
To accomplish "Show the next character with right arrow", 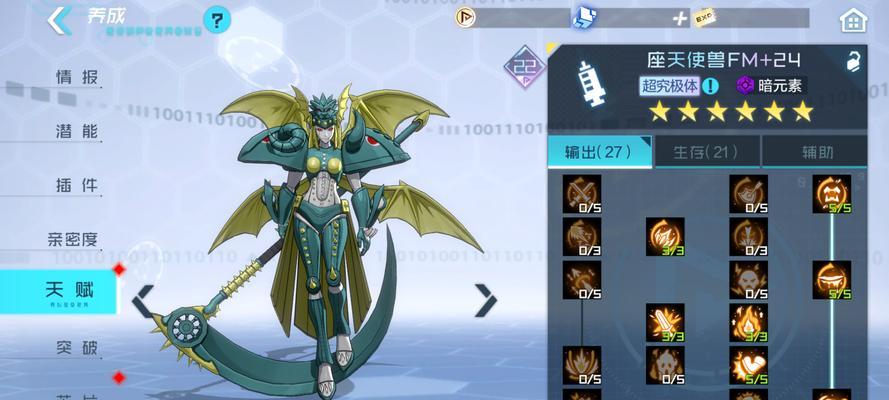I will point(486,298).
